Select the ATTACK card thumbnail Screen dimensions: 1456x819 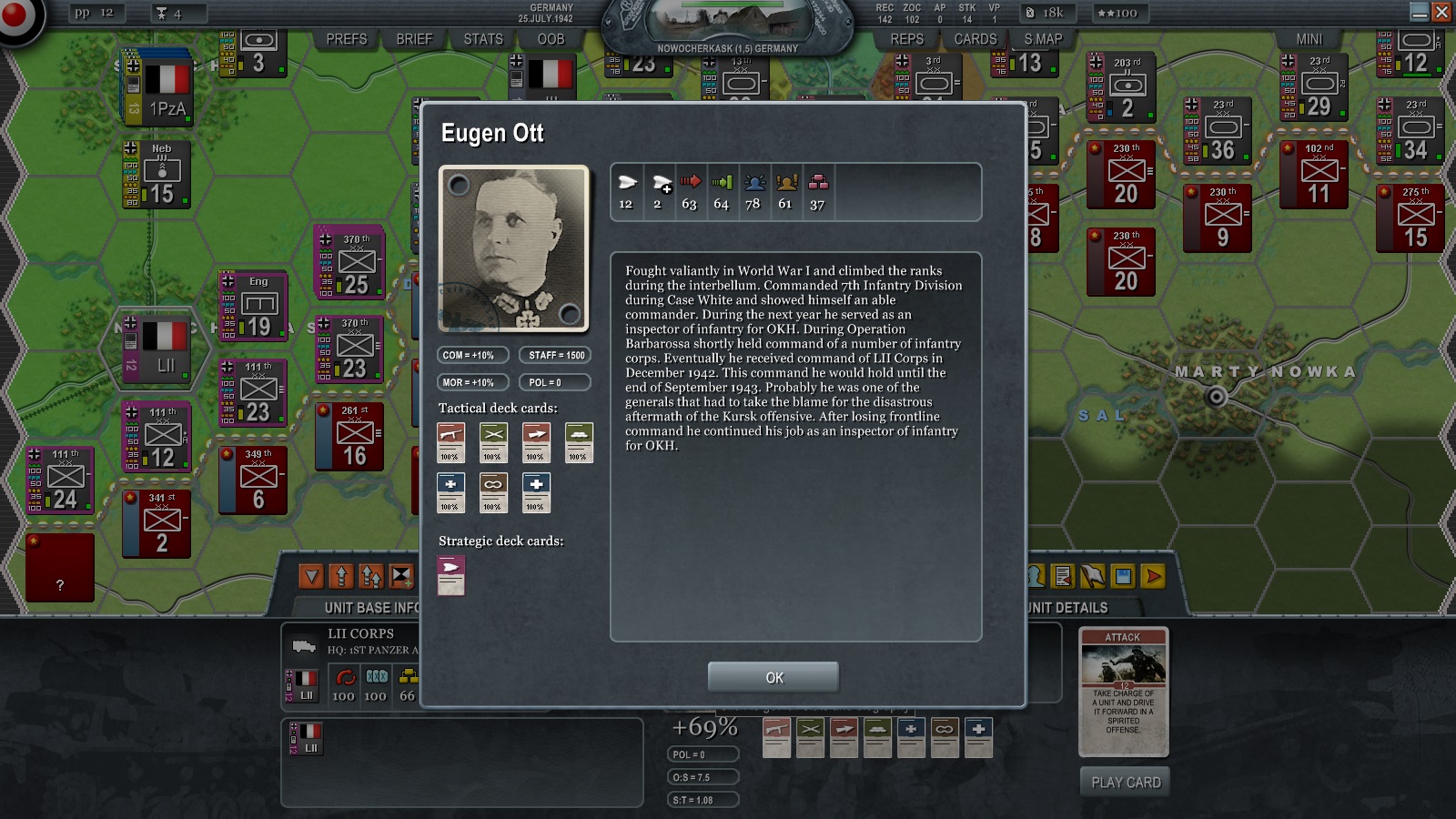click(1123, 692)
